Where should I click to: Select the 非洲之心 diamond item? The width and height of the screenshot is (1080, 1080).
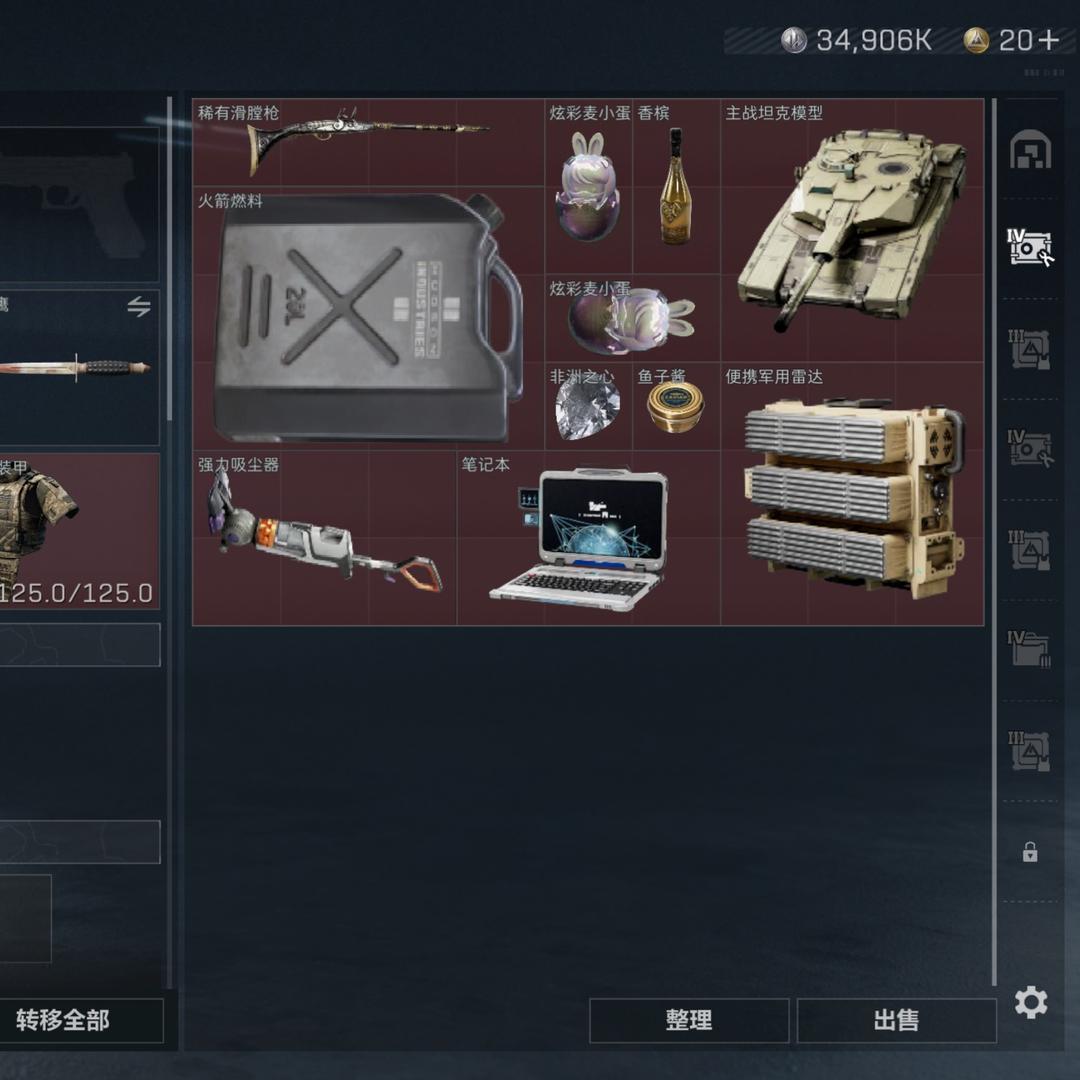tap(587, 407)
